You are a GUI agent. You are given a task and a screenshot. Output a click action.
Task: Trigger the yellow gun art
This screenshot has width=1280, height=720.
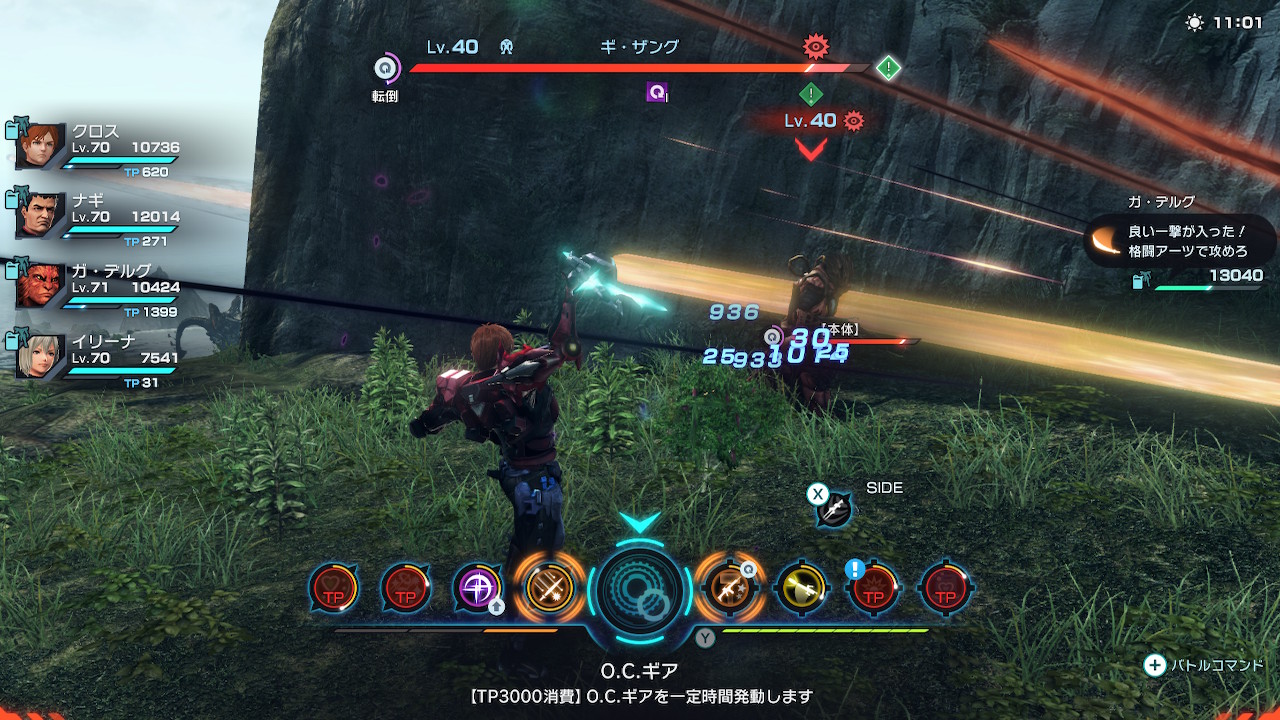click(x=801, y=588)
